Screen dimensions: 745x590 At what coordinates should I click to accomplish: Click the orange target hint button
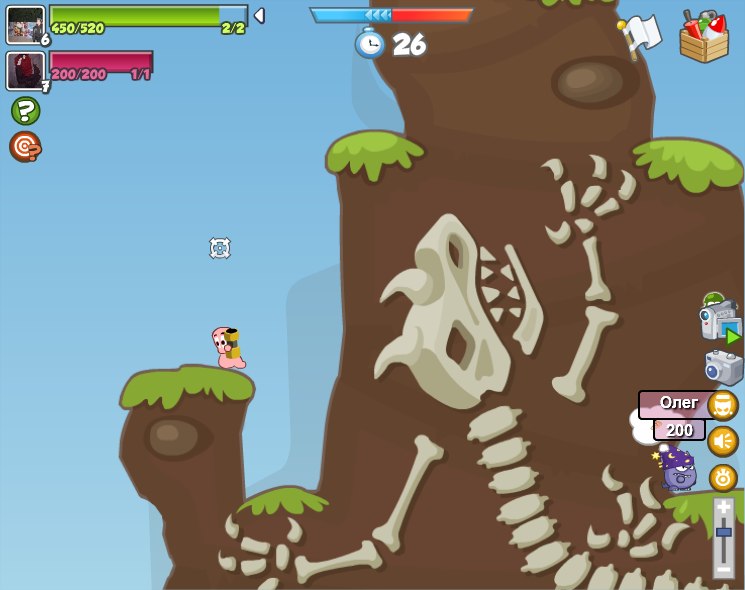(x=25, y=146)
